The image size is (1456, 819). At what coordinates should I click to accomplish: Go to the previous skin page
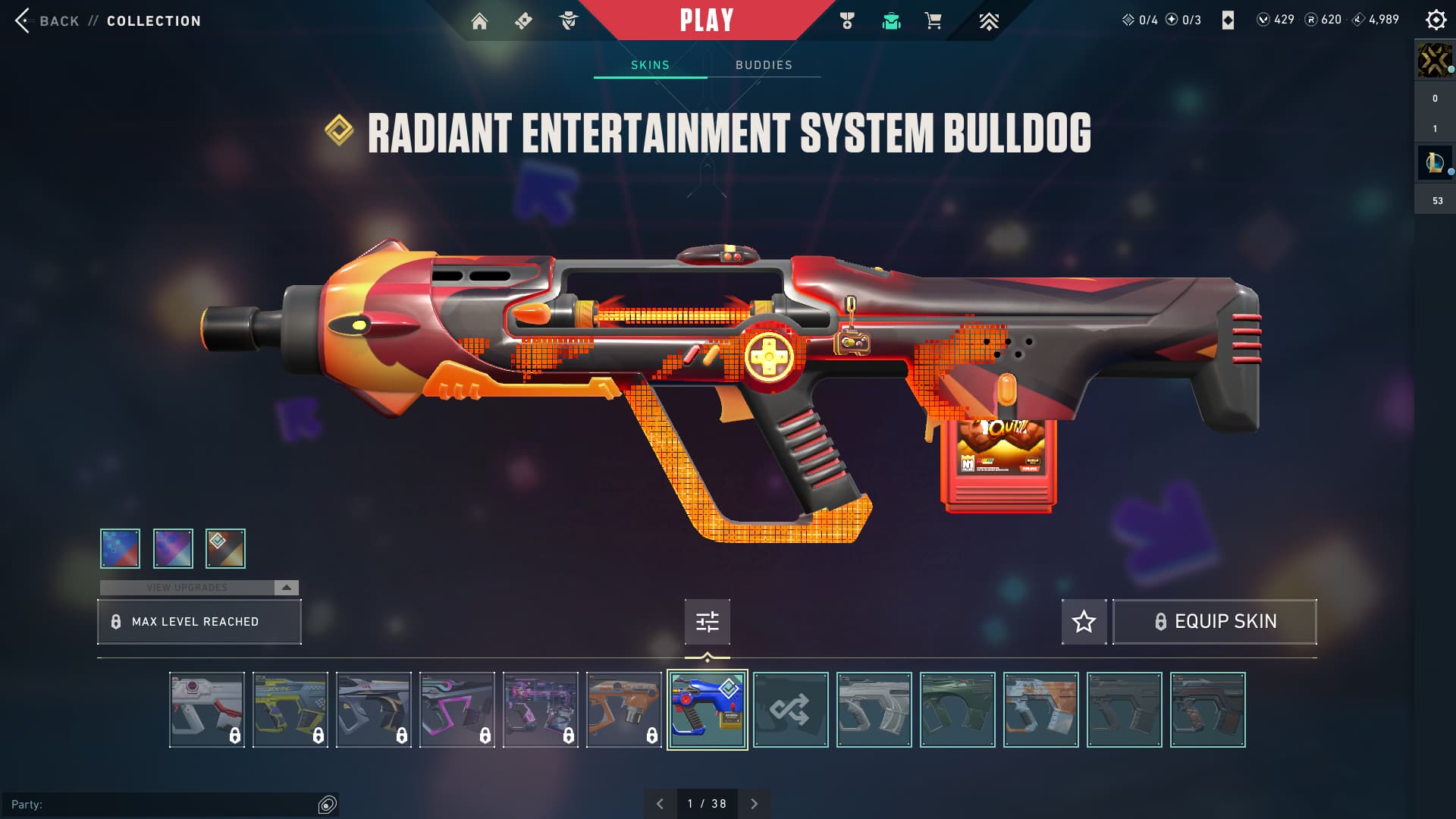click(660, 804)
